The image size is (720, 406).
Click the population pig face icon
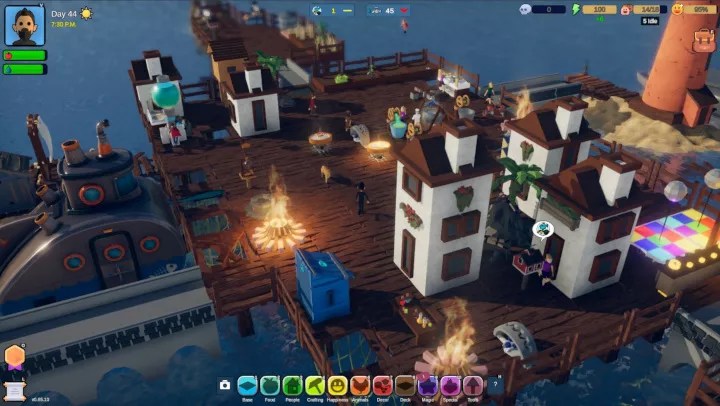(626, 9)
